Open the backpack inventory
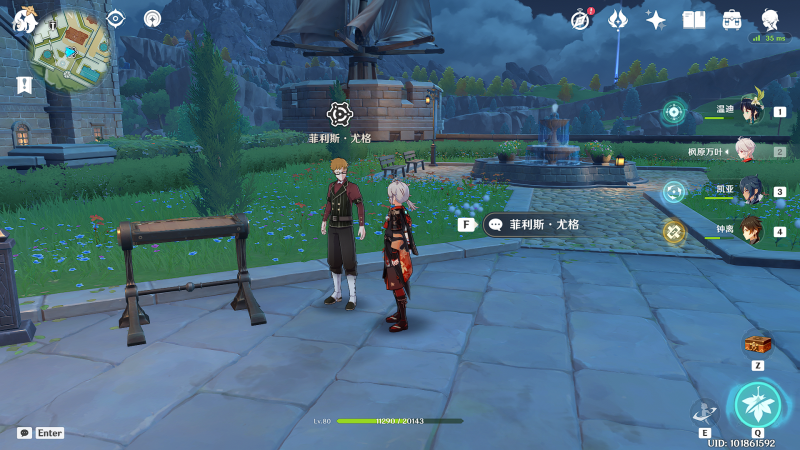This screenshot has height=450, width=800. click(732, 19)
